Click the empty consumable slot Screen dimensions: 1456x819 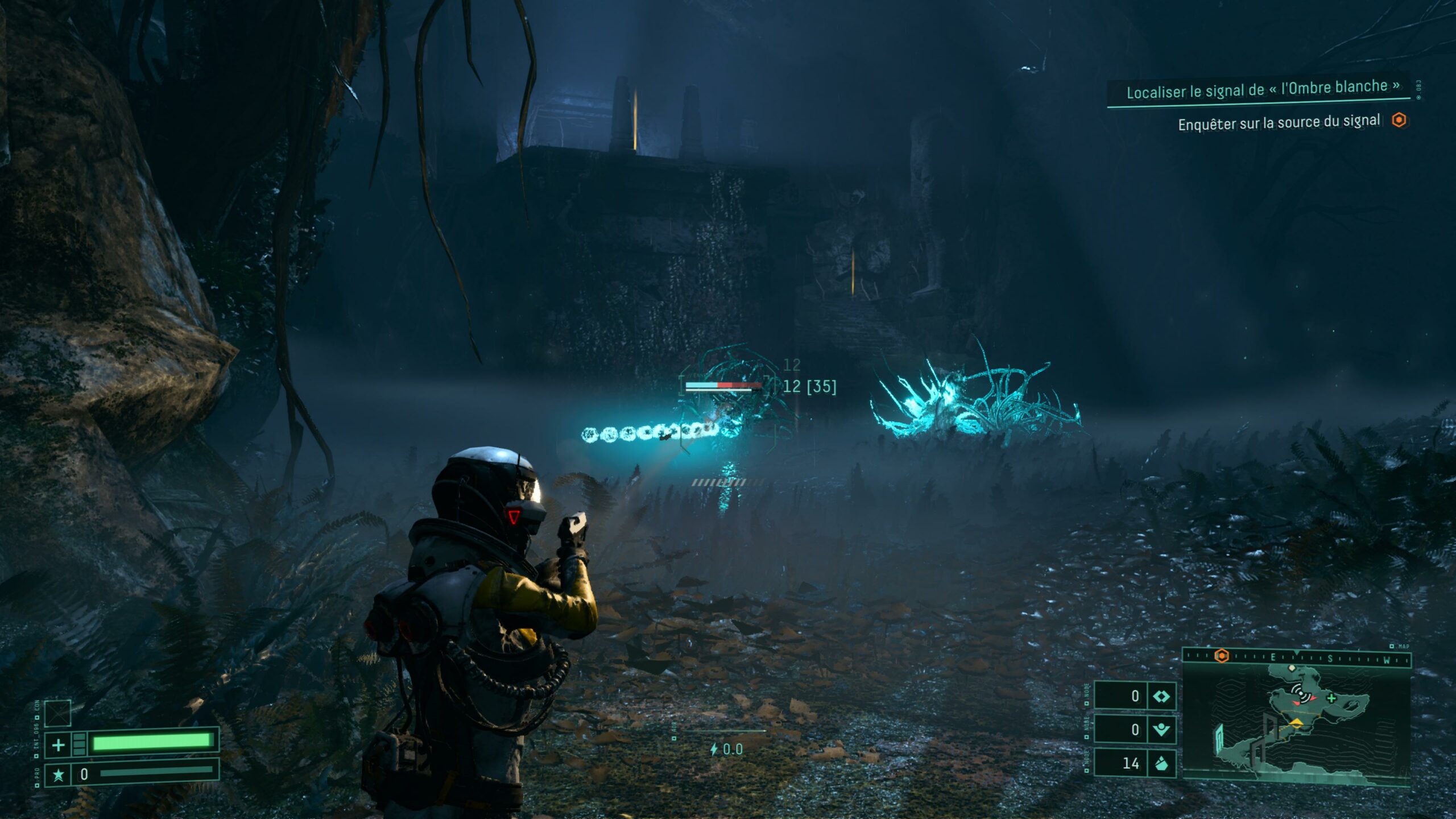[57, 713]
